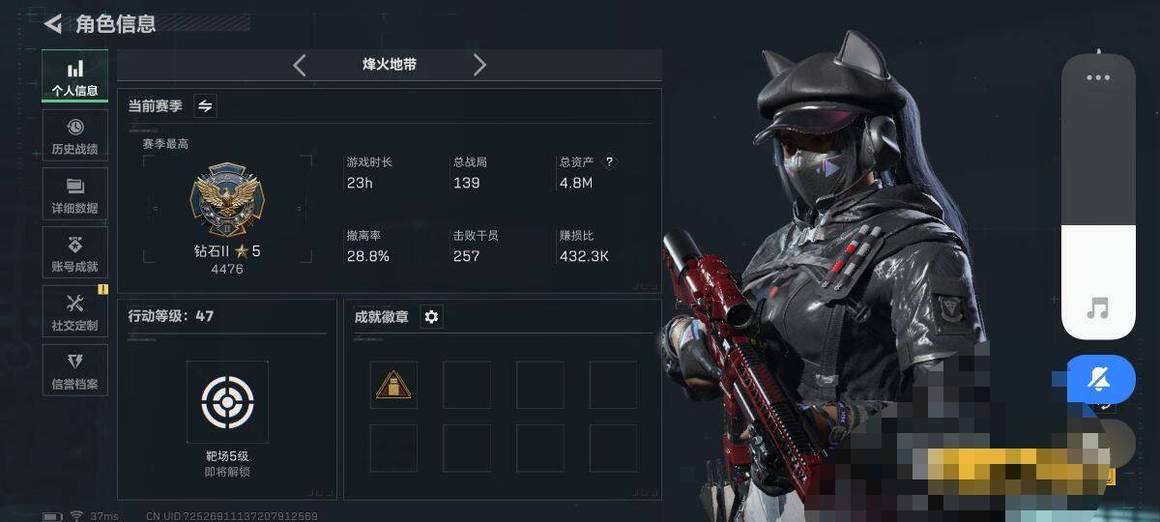Show the 详细数据 tab
The image size is (1160, 522).
75,195
